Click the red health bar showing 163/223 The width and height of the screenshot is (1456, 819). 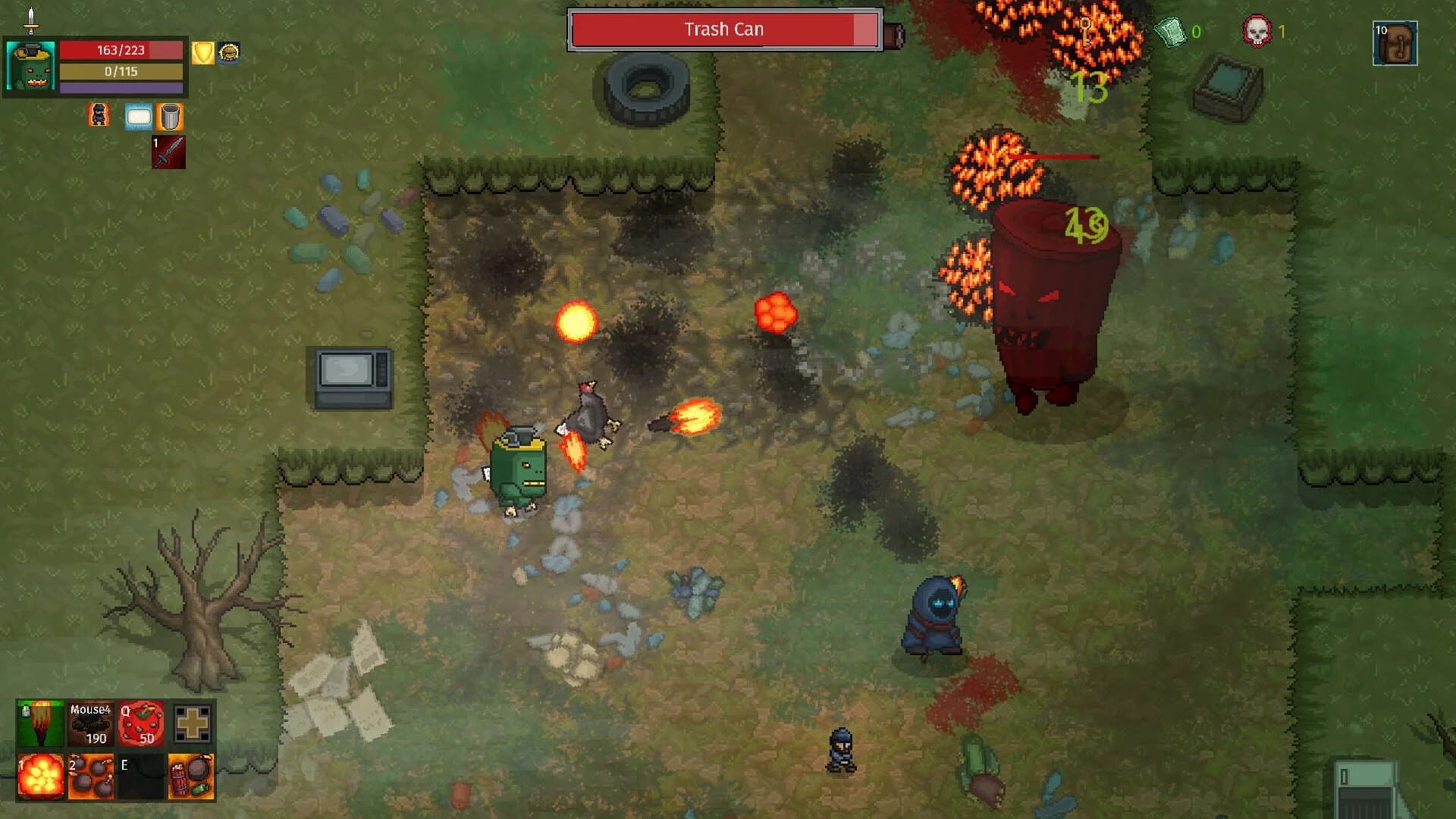coord(121,52)
